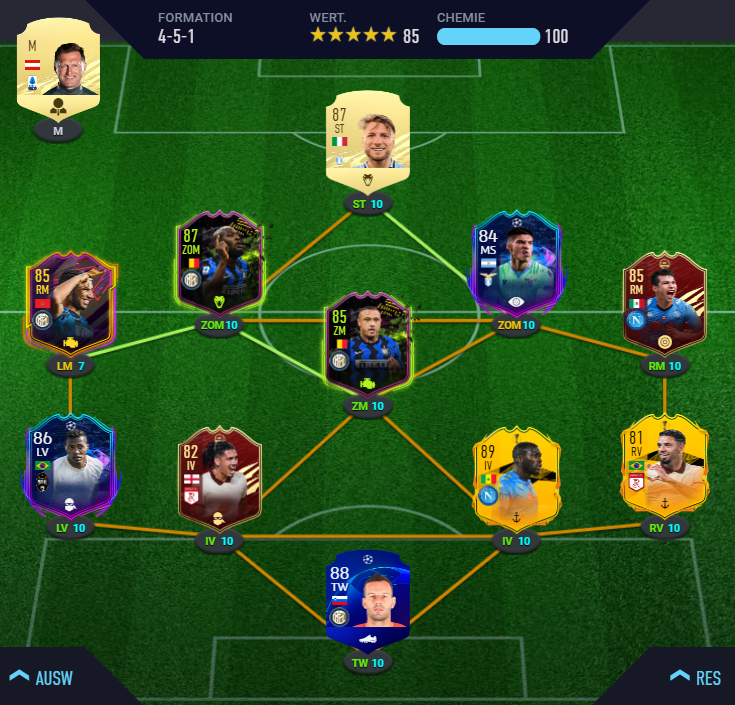Image resolution: width=735 pixels, height=705 pixels.
Task: Select the 81-rated RV right-back card
Action: 664,465
